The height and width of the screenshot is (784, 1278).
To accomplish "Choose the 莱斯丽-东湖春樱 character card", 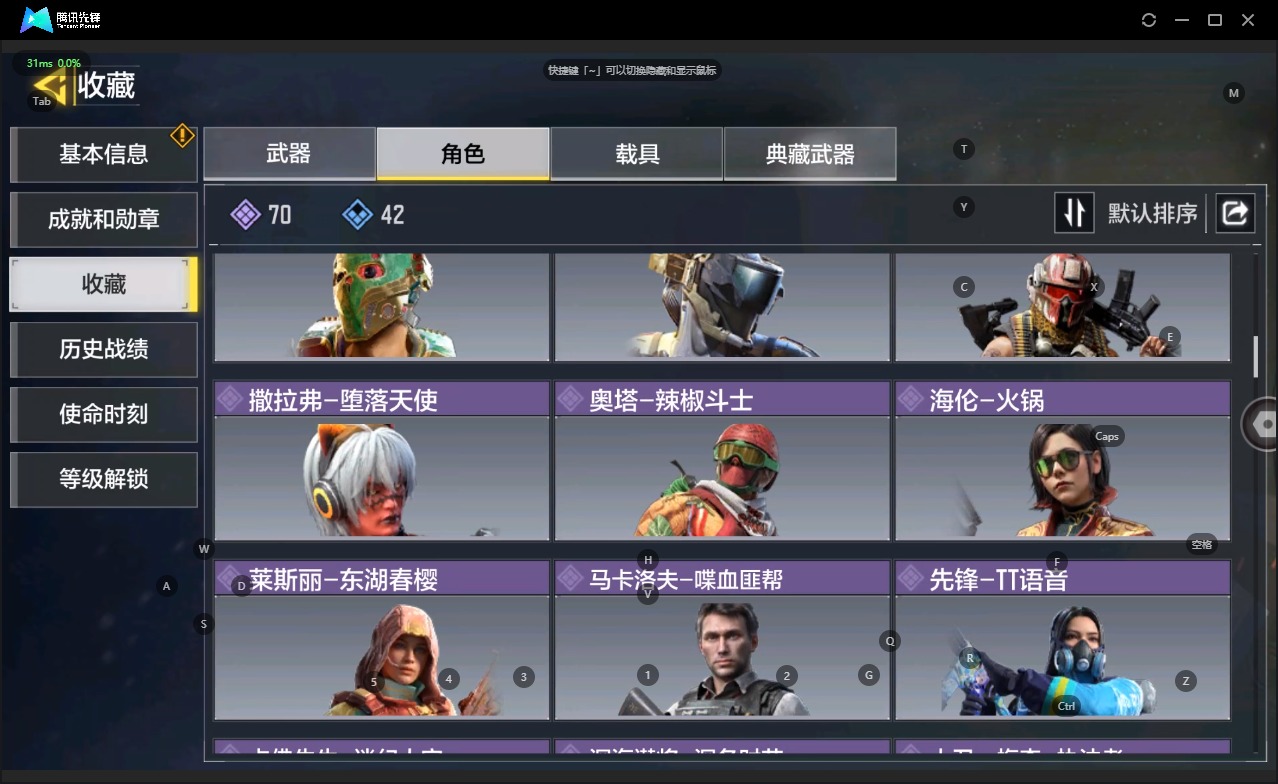I will pos(381,641).
